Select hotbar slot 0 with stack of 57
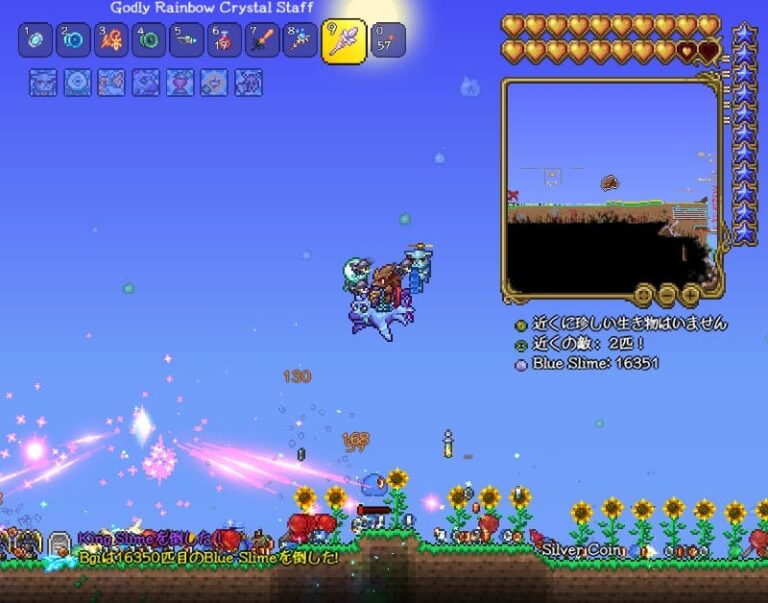 coord(388,41)
